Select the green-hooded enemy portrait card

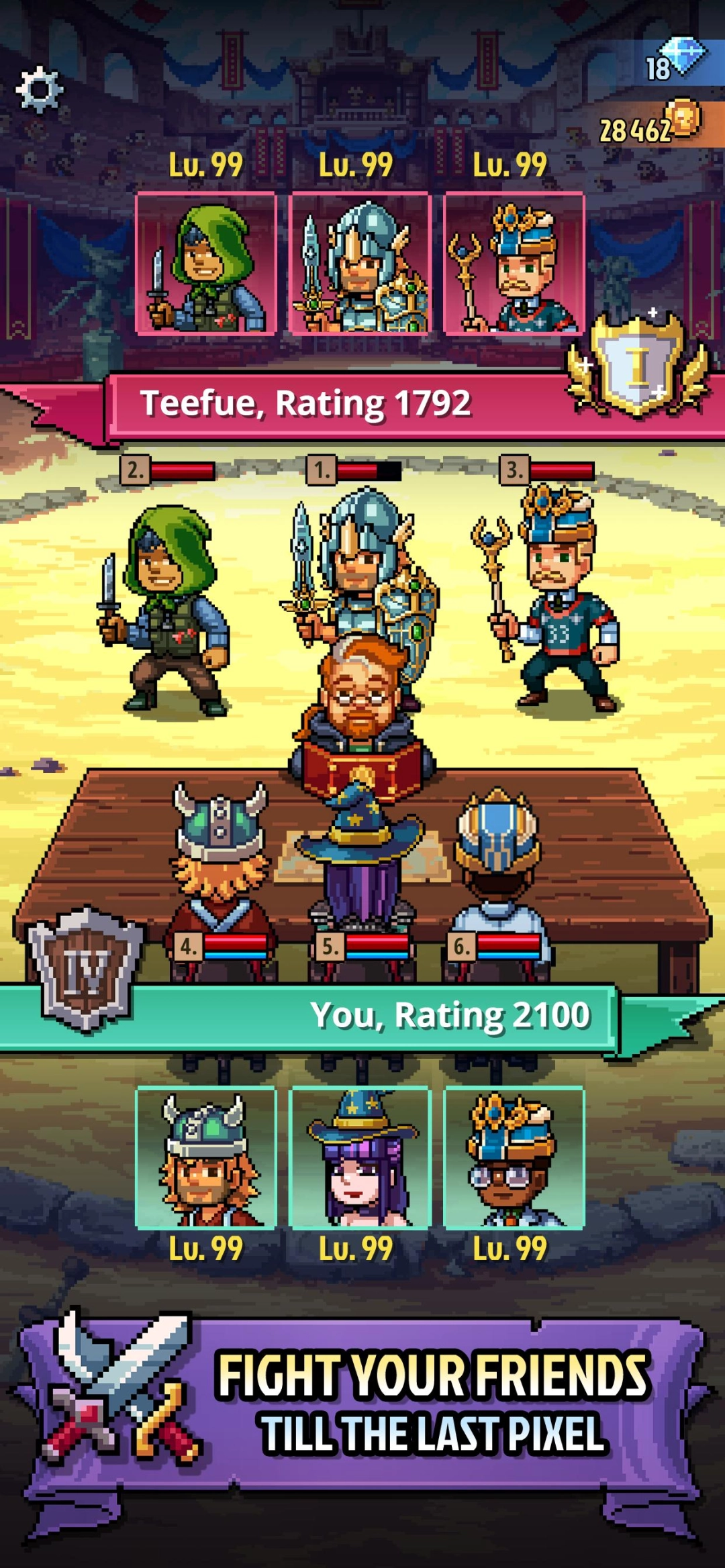tap(206, 264)
